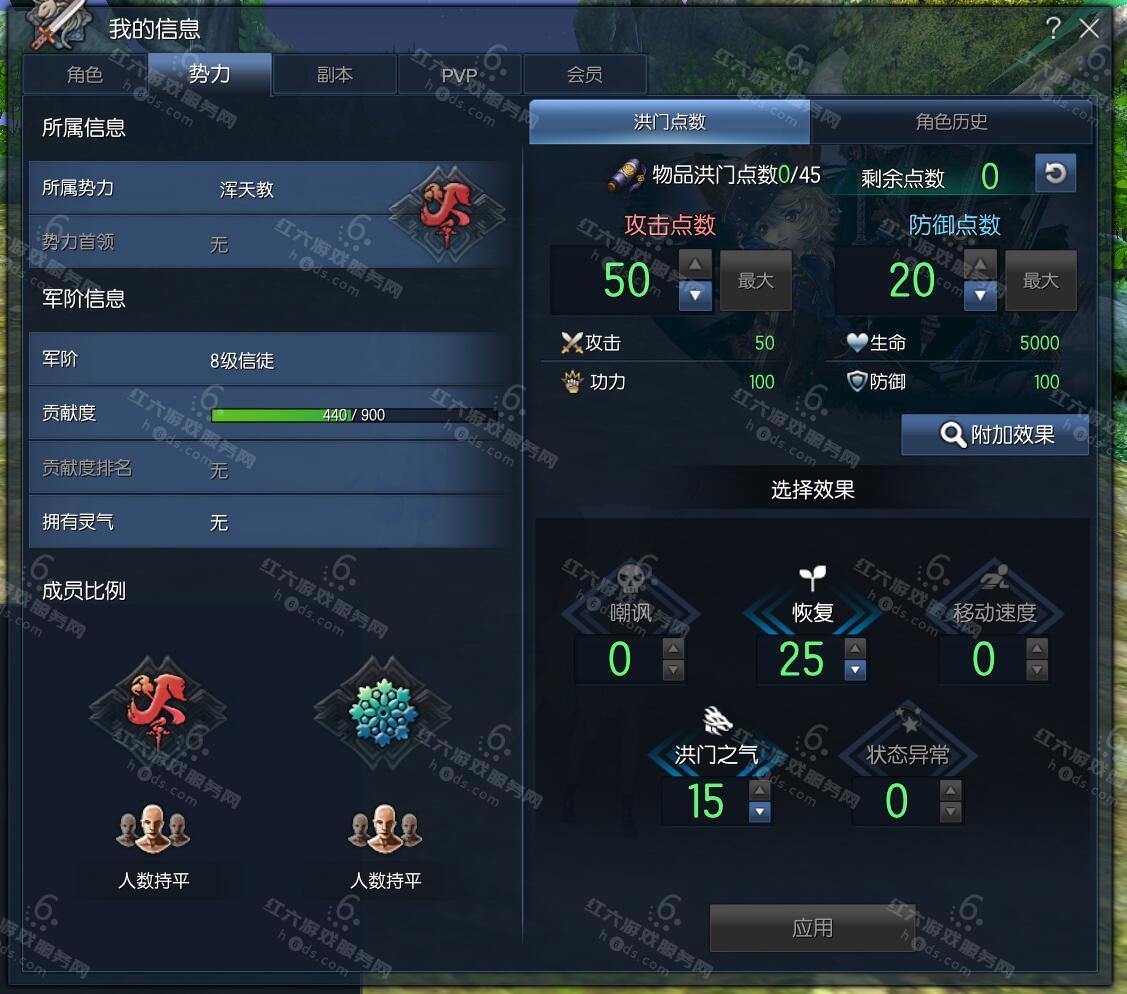
Task: Close the 我的信息 window
Action: point(1089,29)
